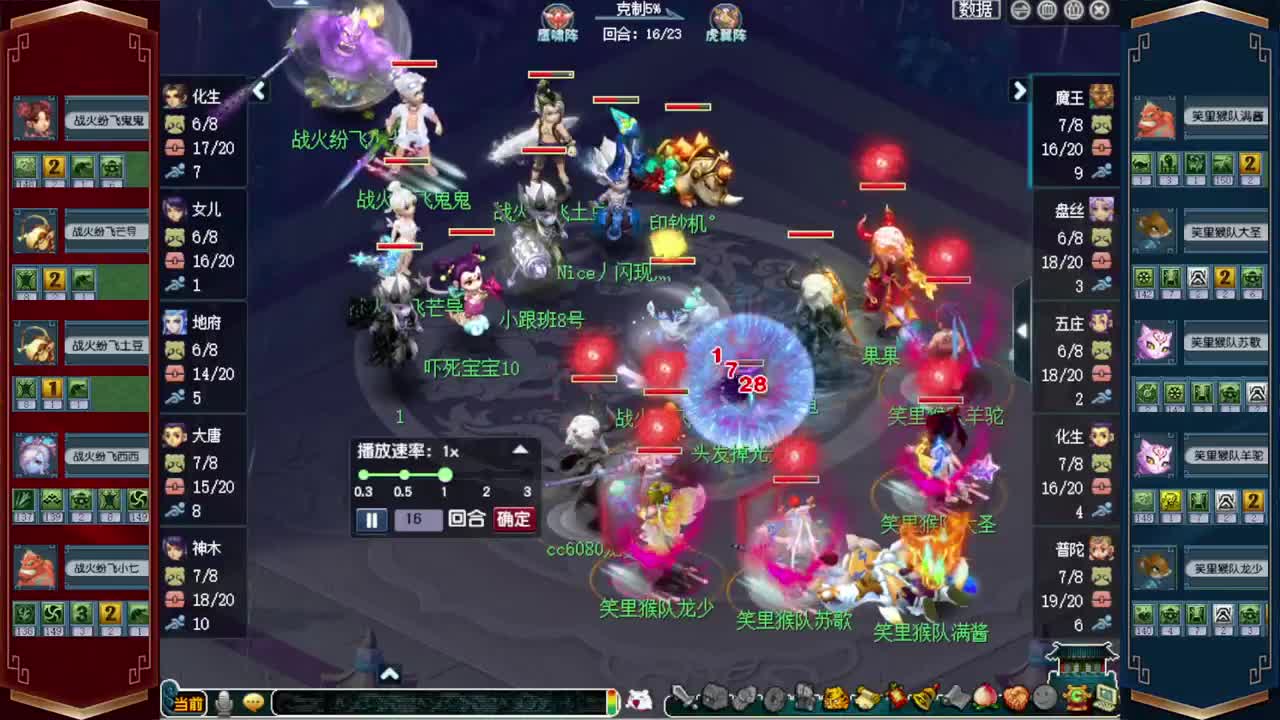Click the golden bell item icon
Viewport: 1280px width, 720px height.
pos(922,700)
